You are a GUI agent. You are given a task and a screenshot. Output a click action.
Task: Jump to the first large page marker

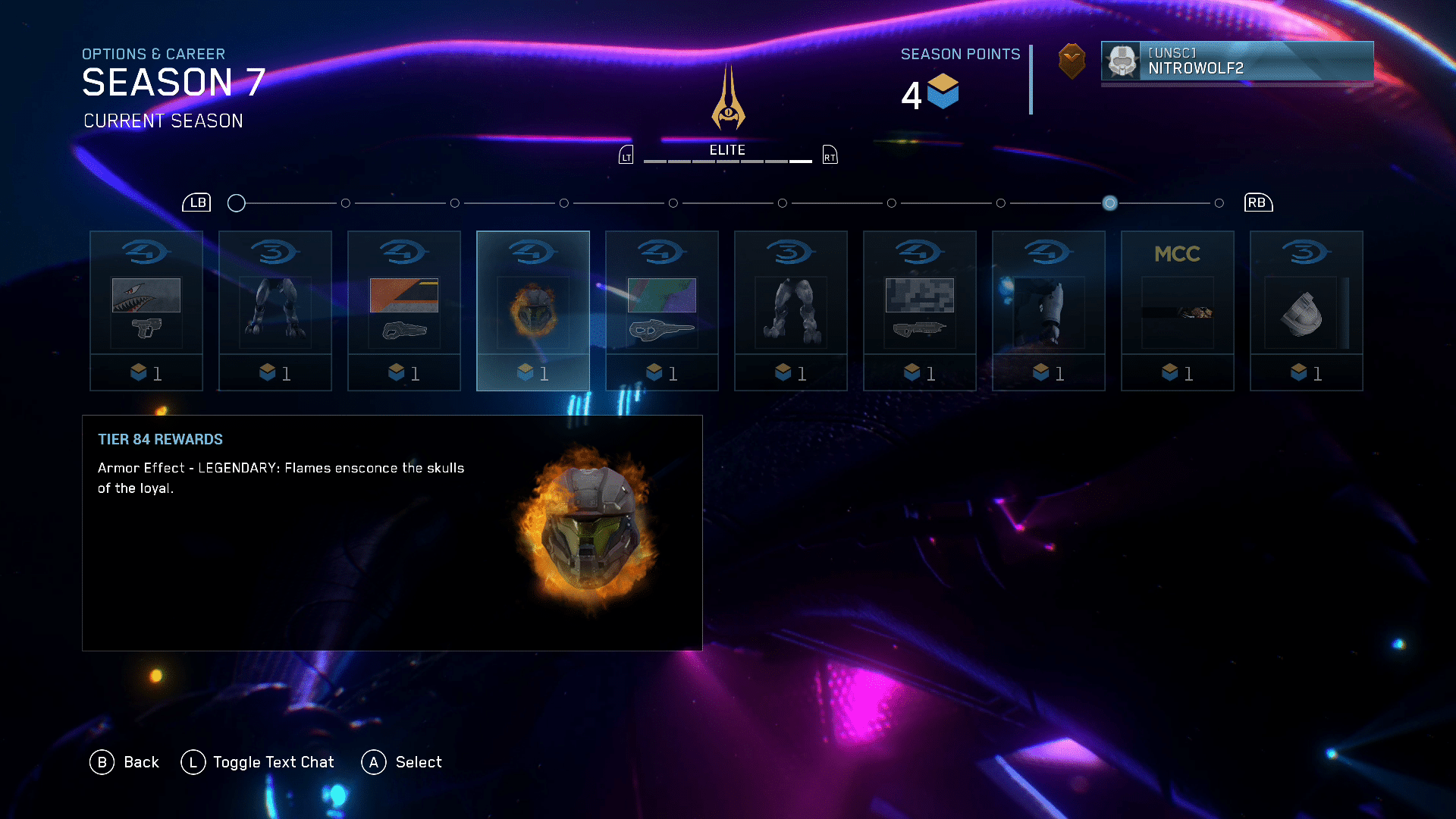pyautogui.click(x=237, y=203)
